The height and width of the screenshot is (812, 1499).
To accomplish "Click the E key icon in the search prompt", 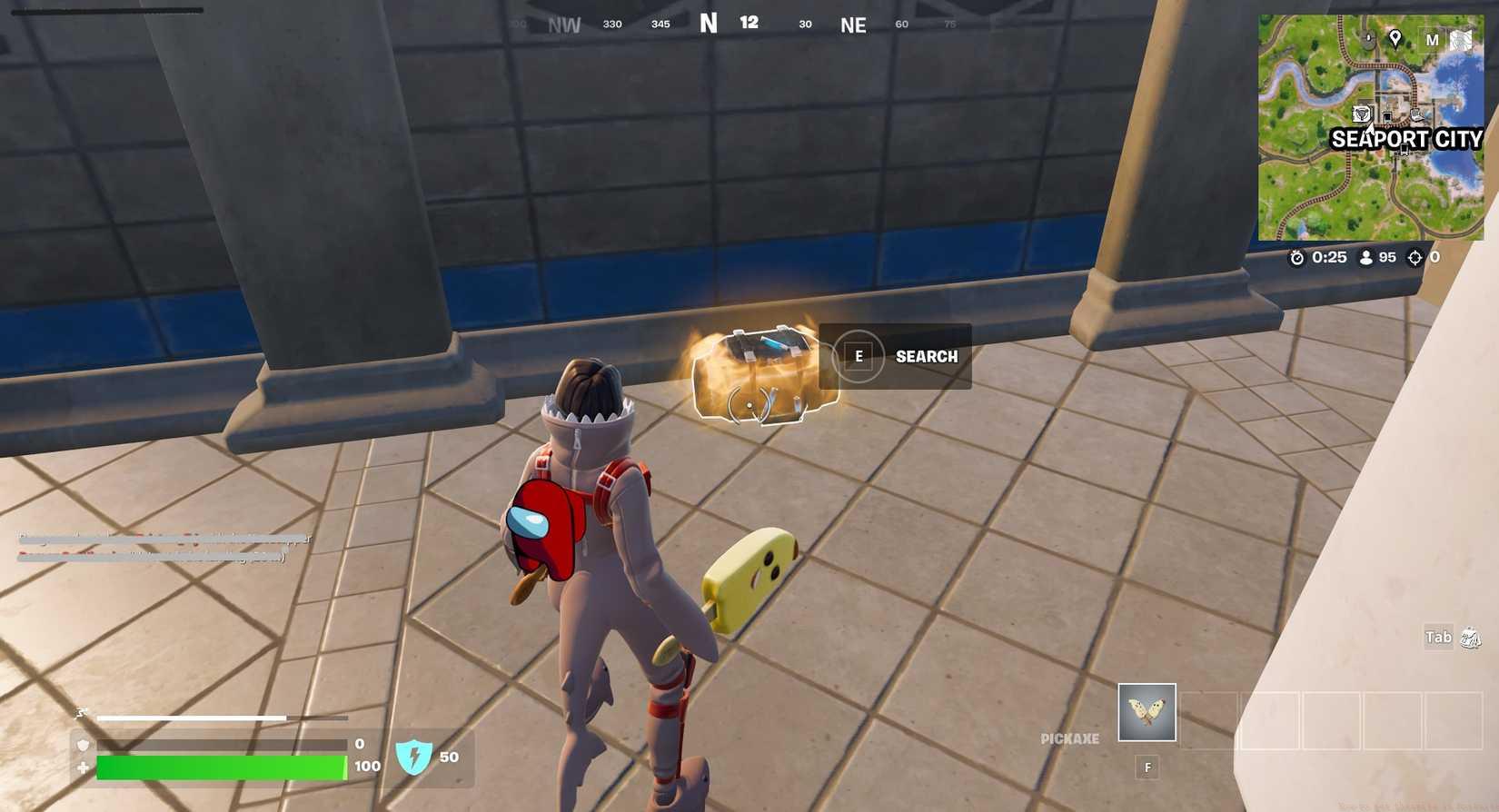I will (x=859, y=356).
